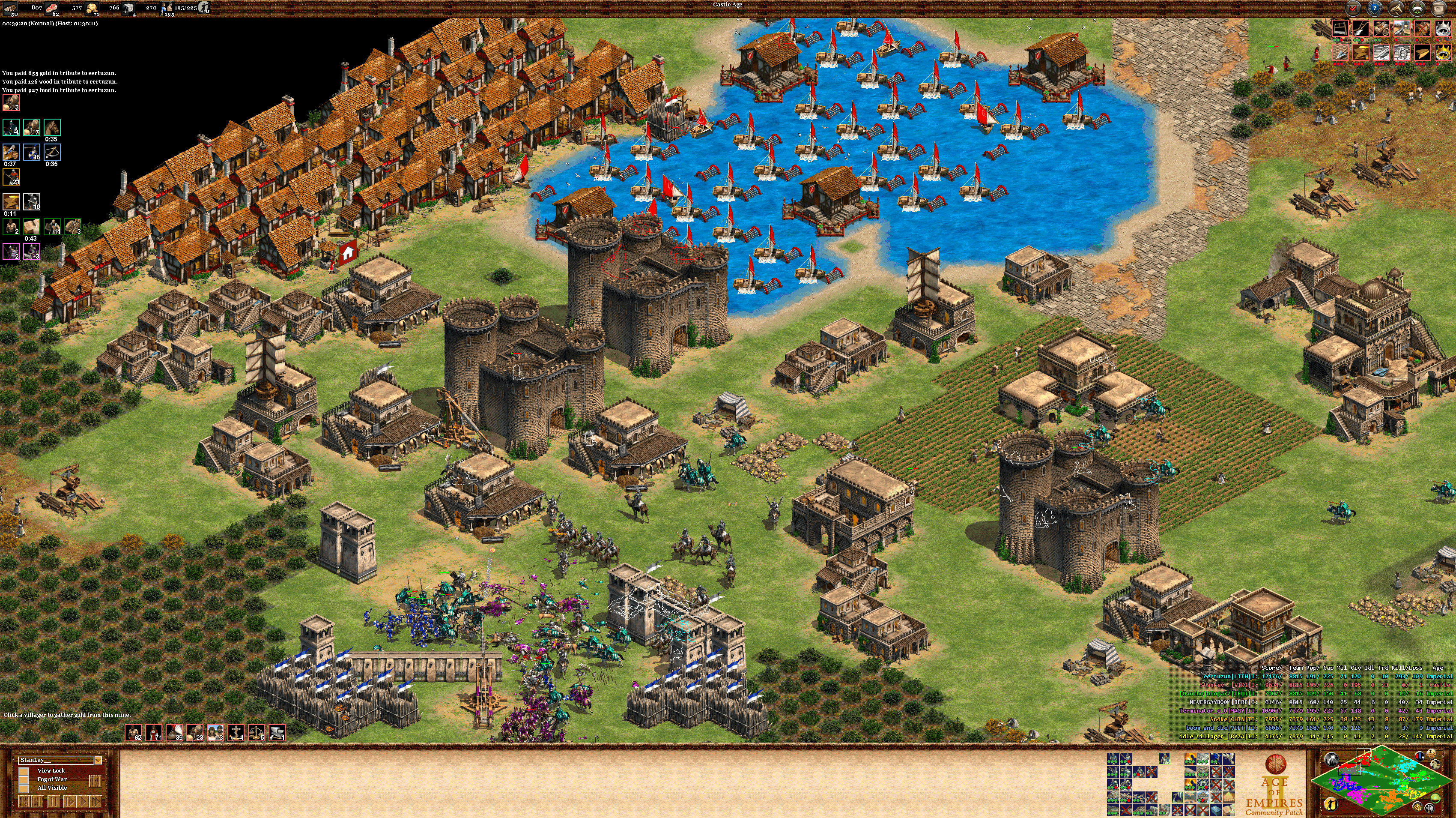The image size is (1456, 818).
Task: Click the flare signal minimap button
Action: [1331, 759]
